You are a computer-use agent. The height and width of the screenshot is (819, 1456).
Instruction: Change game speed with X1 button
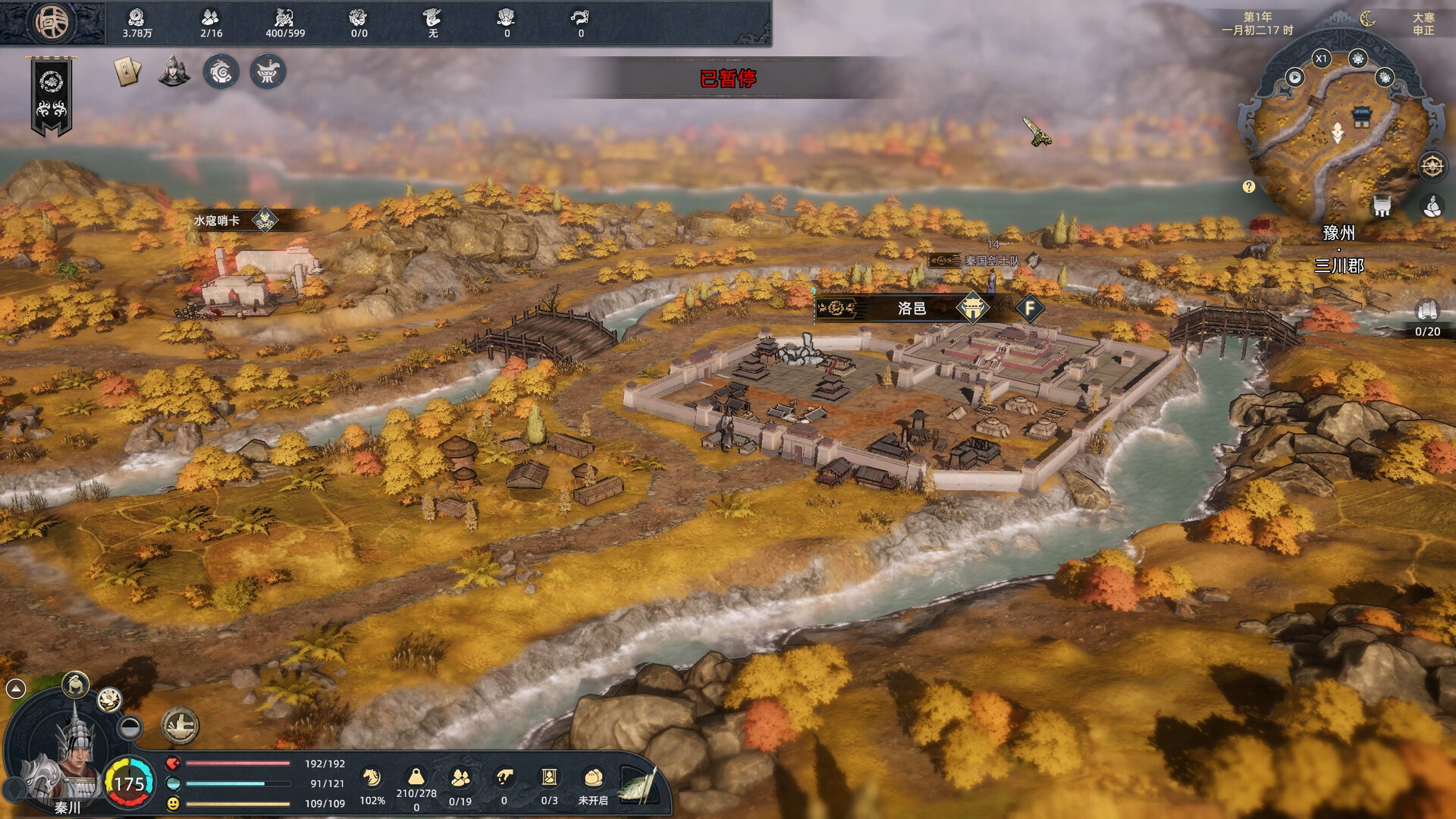click(x=1321, y=58)
